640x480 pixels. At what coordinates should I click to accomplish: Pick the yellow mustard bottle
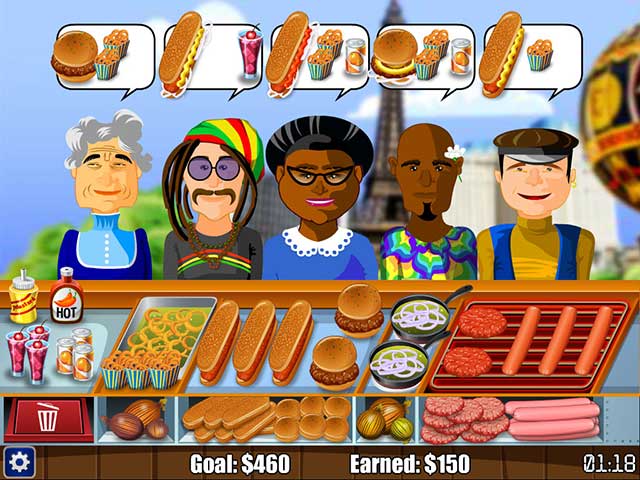point(23,298)
